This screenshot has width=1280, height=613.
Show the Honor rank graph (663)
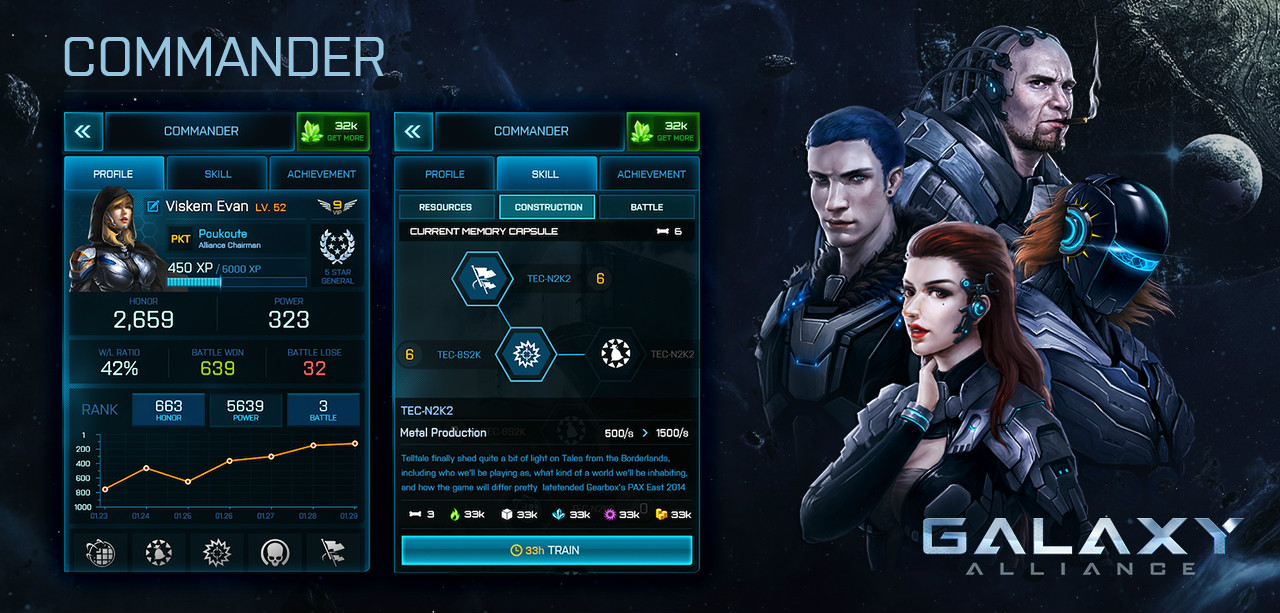click(168, 409)
